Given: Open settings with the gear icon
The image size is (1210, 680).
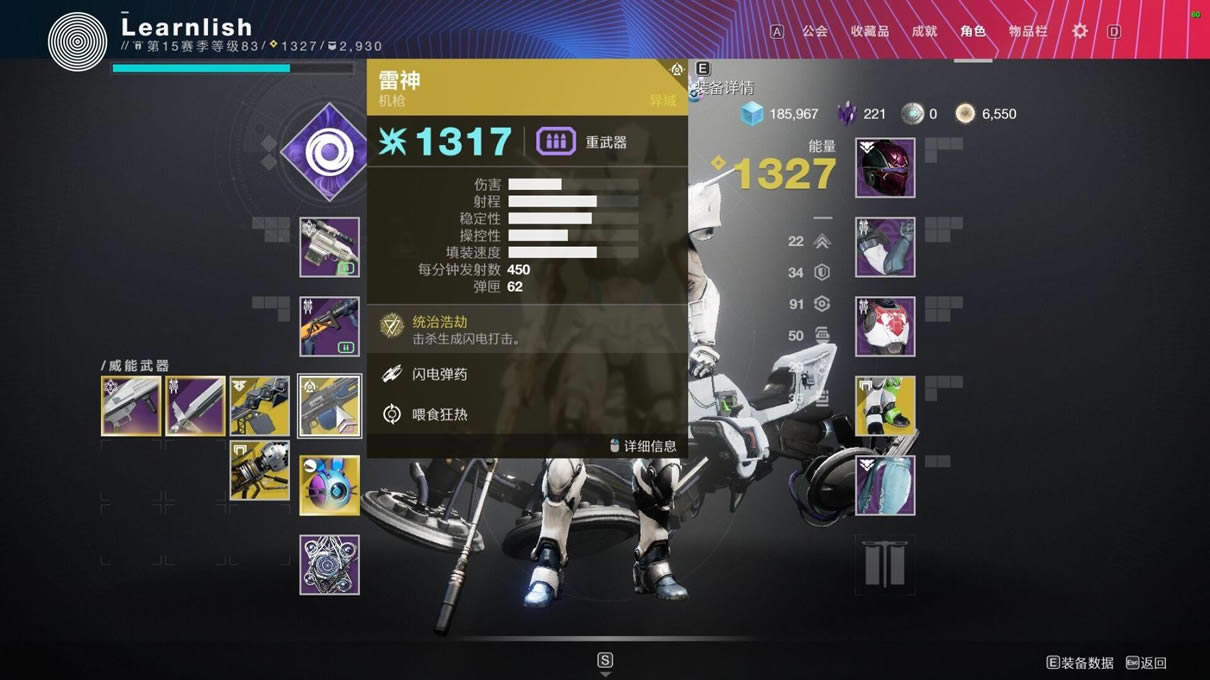Looking at the screenshot, I should click(1080, 31).
